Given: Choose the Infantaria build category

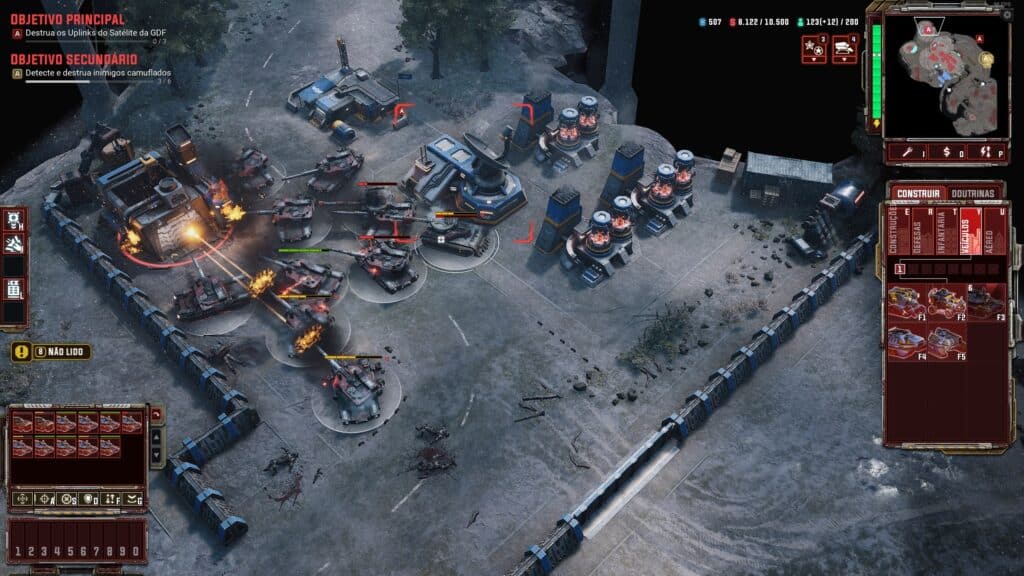Looking at the screenshot, I should click(x=943, y=231).
